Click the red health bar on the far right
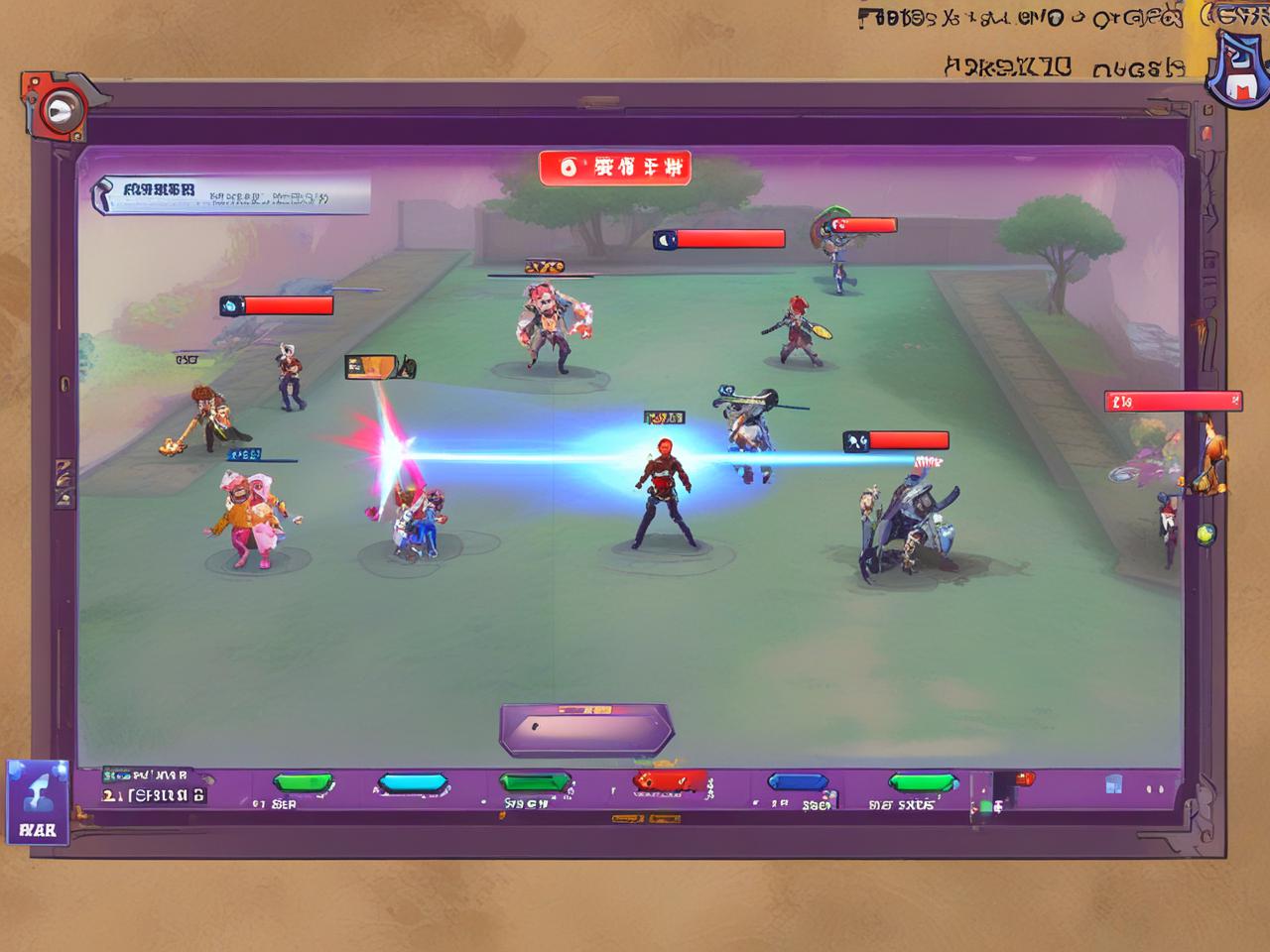Viewport: 1270px width, 952px height. pos(1171,401)
